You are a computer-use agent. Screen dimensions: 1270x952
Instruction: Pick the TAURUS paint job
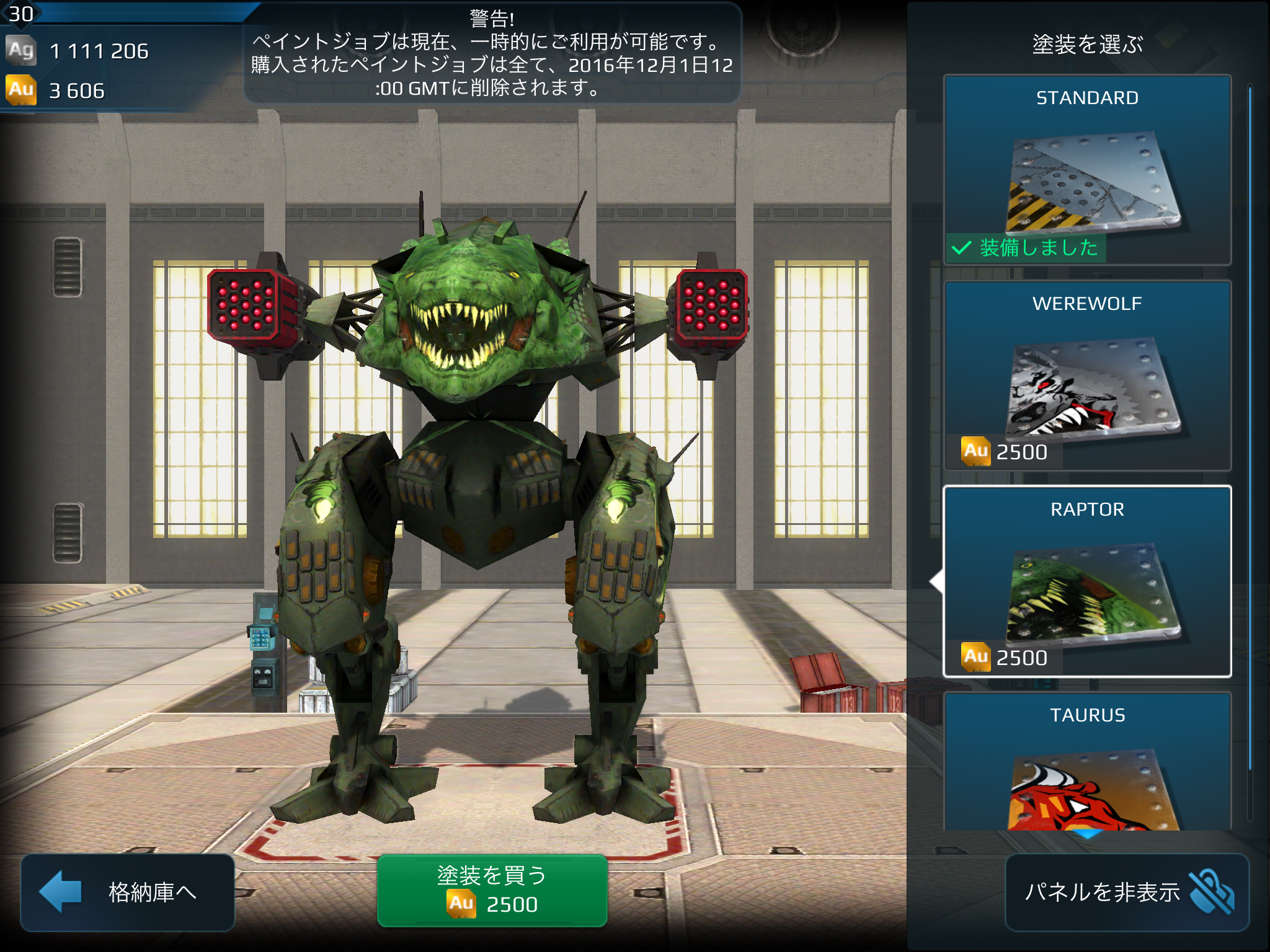coord(1087,762)
